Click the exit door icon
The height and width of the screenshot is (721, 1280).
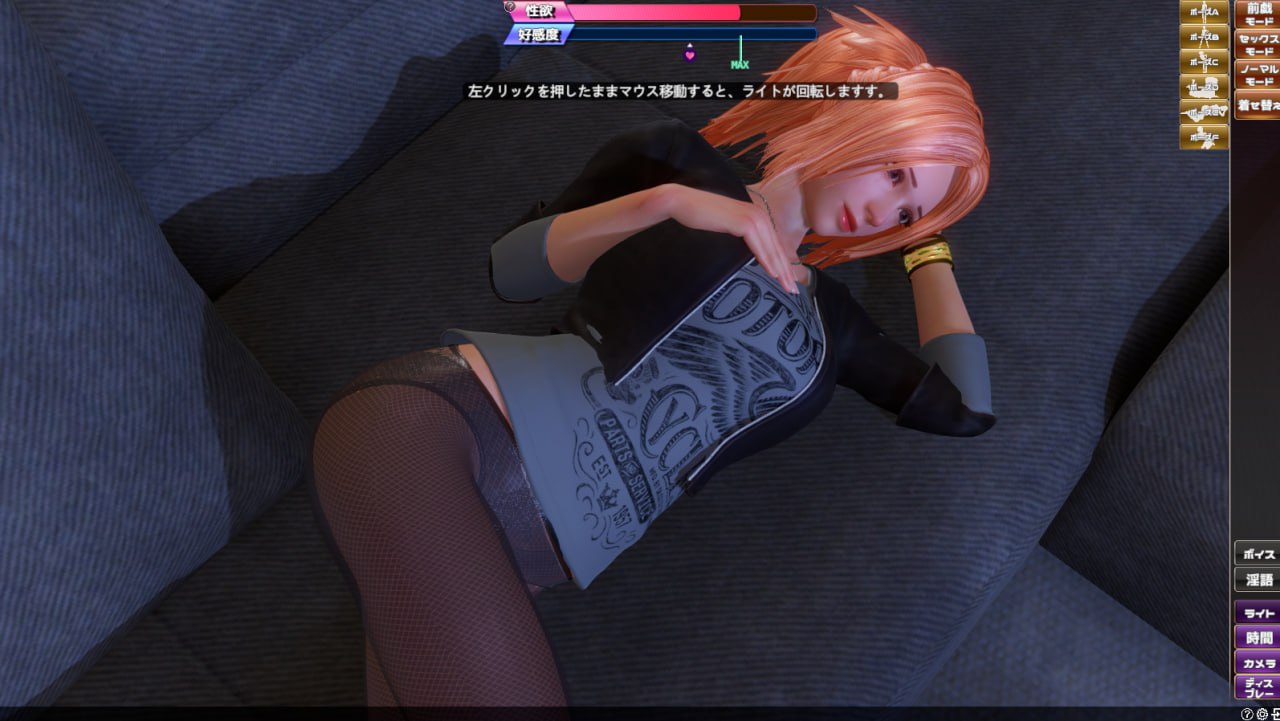[1277, 714]
